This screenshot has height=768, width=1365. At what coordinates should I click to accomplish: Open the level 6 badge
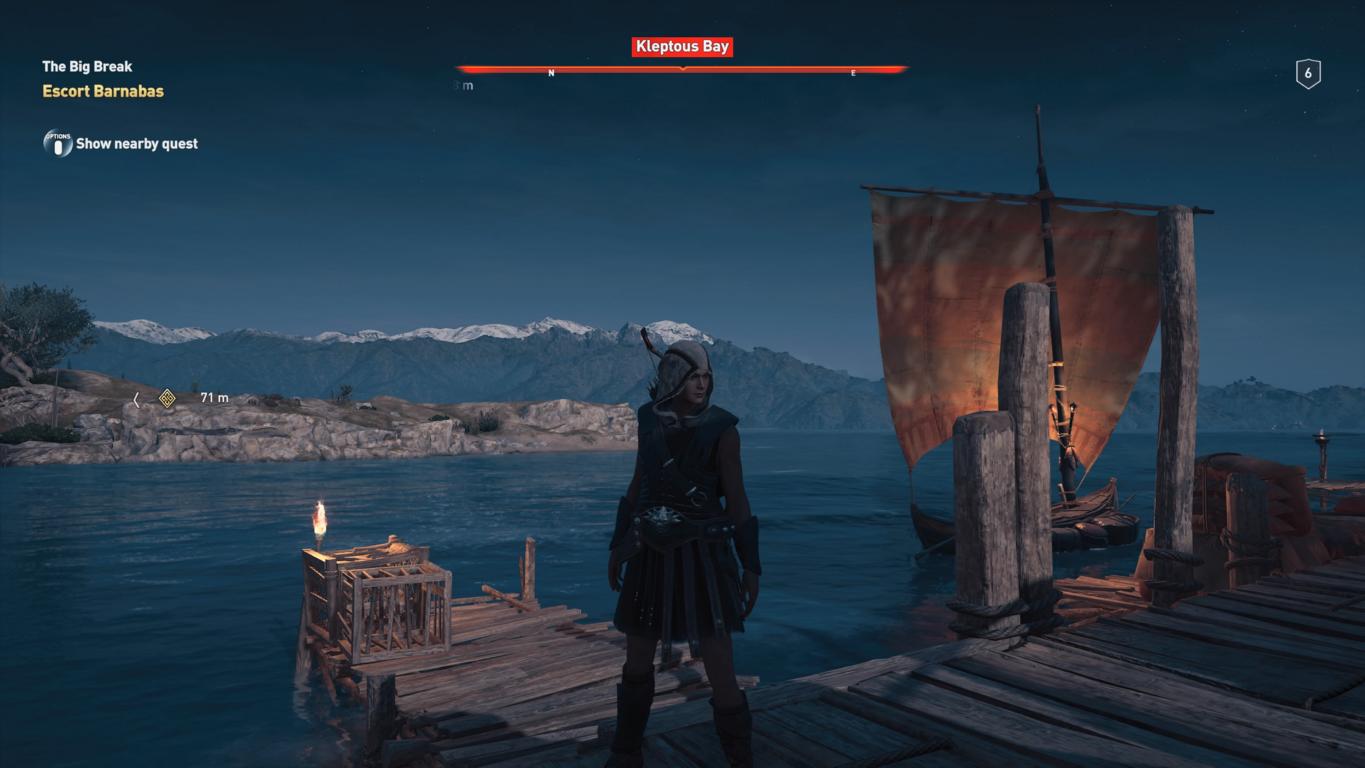pyautogui.click(x=1307, y=74)
